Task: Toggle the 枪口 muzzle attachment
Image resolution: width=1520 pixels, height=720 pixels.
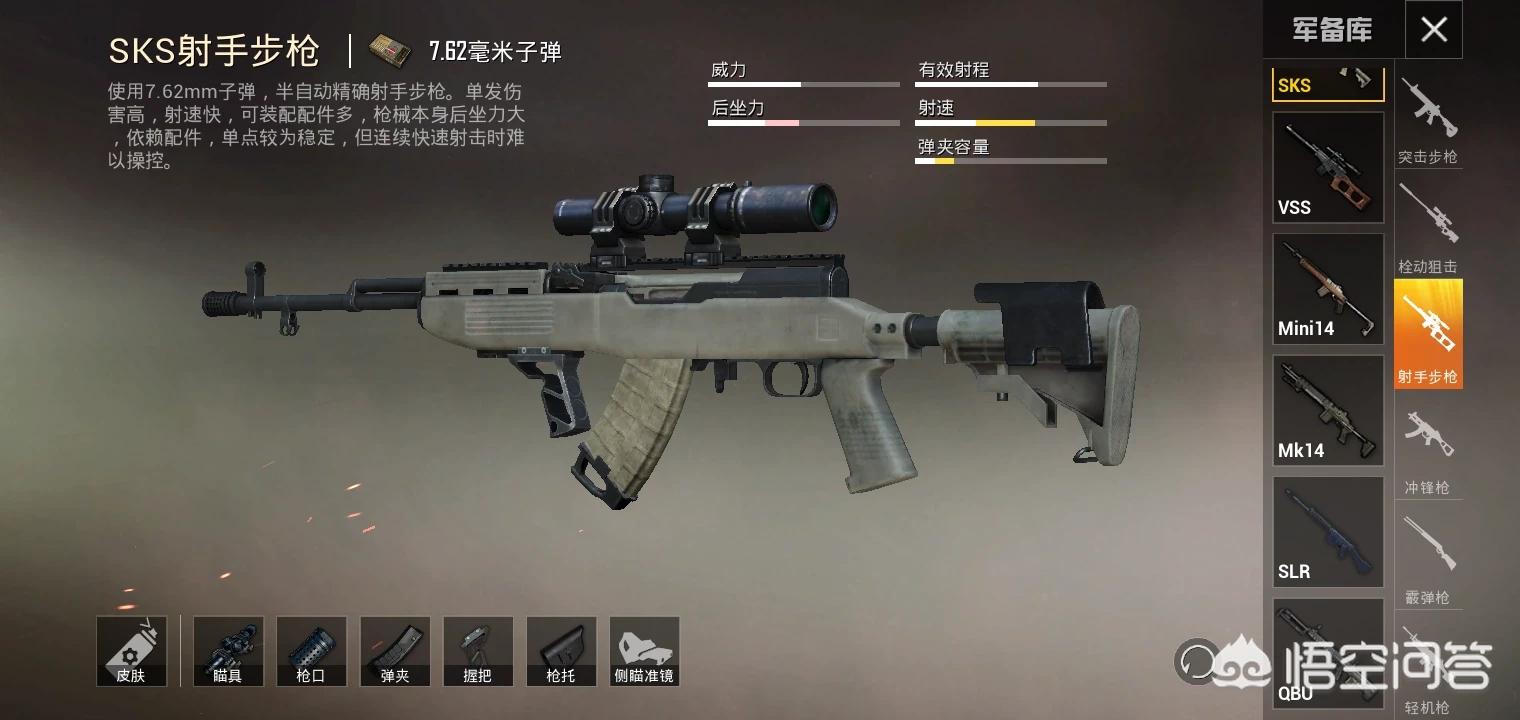Action: coord(311,651)
